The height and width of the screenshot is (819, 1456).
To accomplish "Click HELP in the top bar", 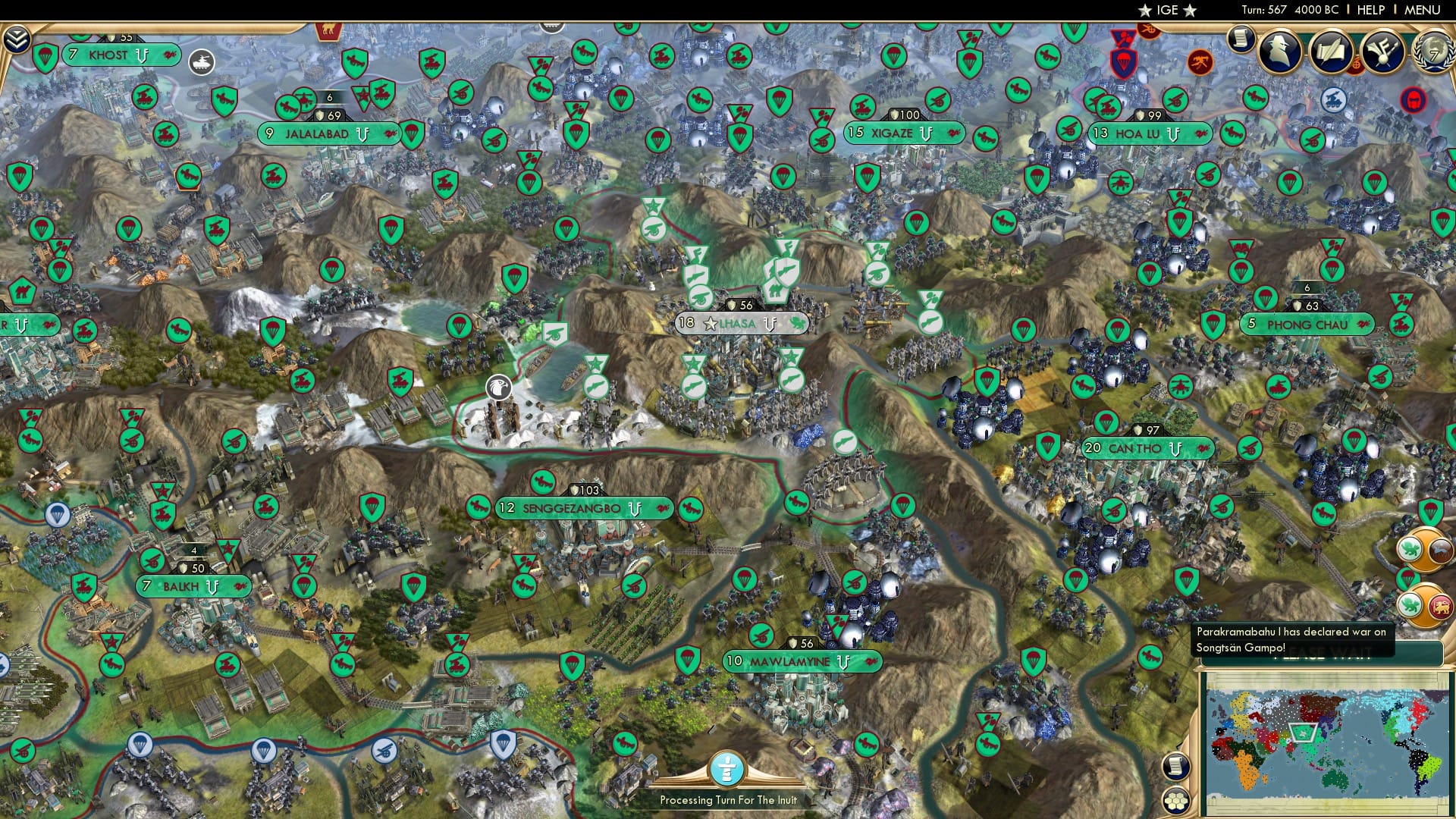I will point(1370,9).
